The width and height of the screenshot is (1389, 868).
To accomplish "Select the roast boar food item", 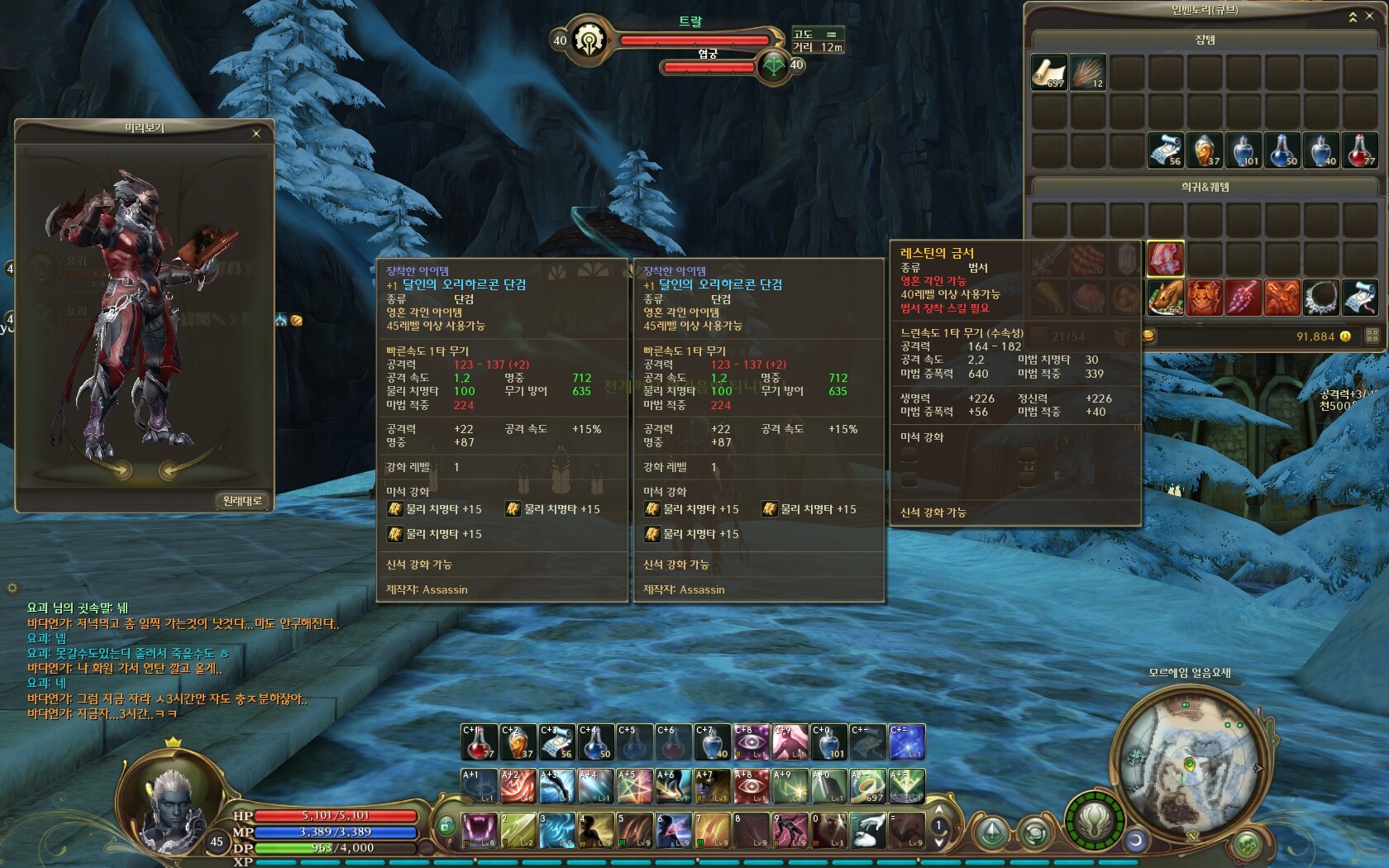I will (x=1165, y=297).
